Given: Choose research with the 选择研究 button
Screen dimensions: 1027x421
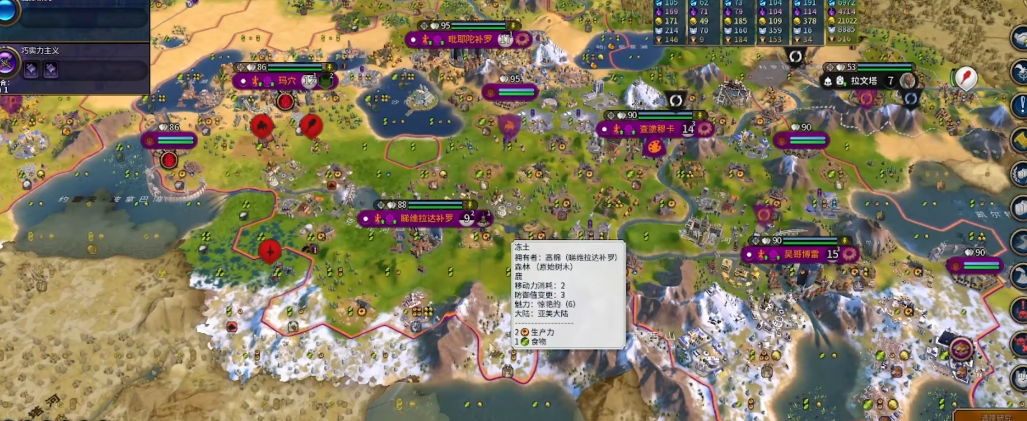Looking at the screenshot, I should tap(990, 415).
